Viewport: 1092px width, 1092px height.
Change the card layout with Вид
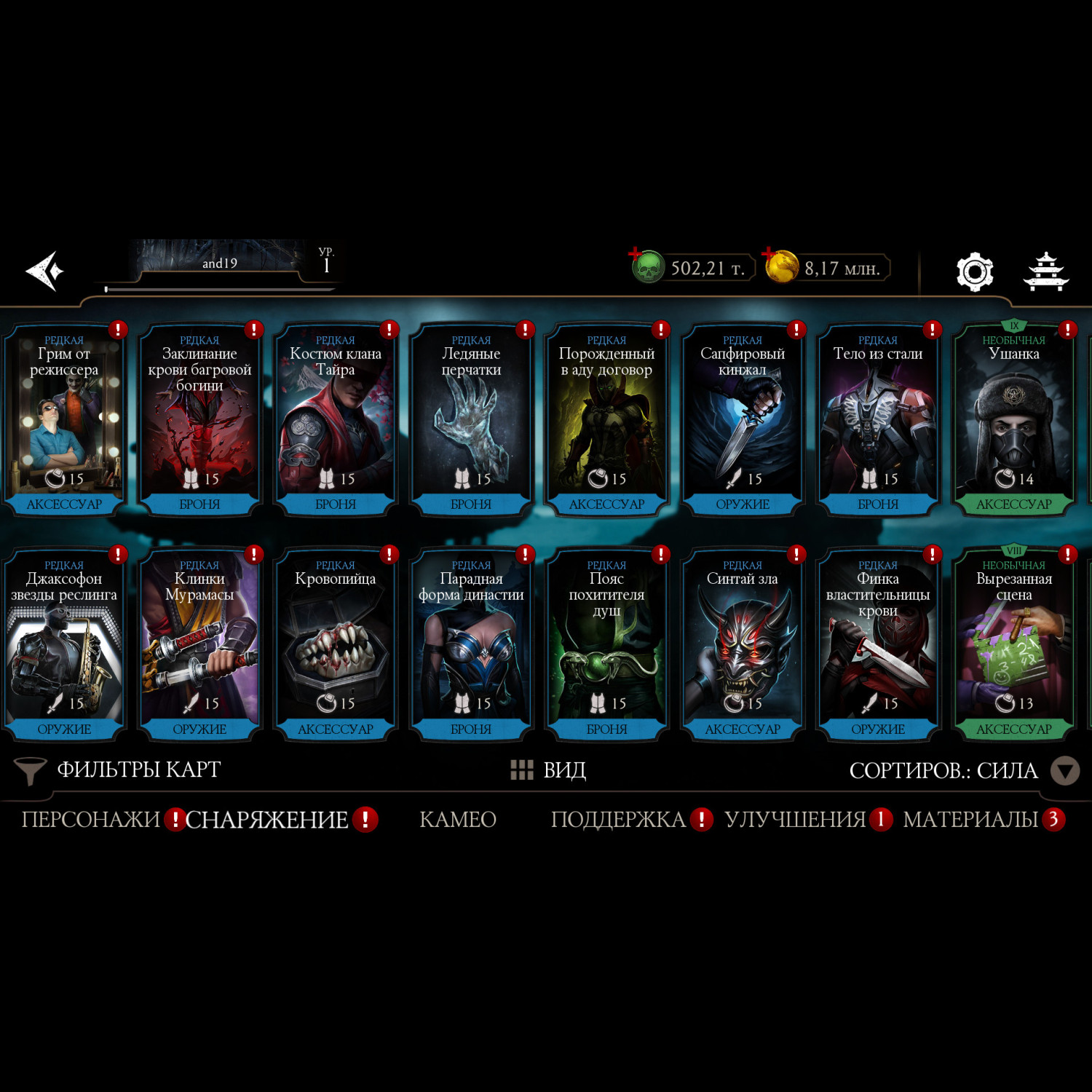tap(549, 770)
